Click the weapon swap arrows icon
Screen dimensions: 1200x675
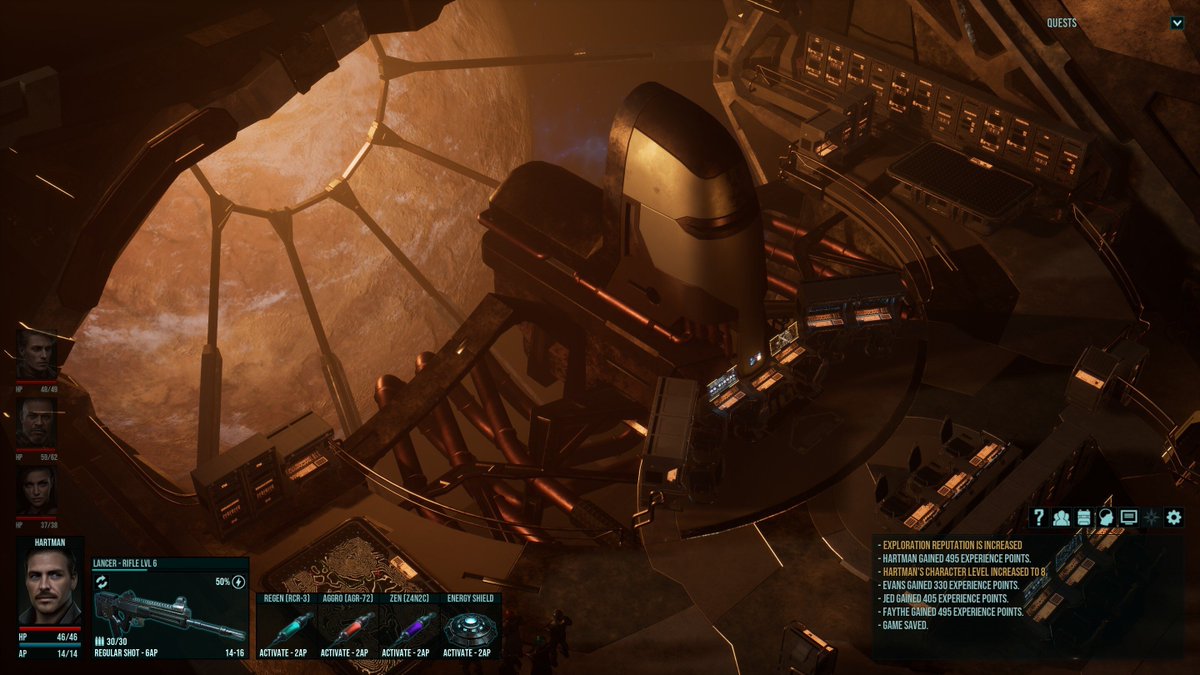click(102, 582)
